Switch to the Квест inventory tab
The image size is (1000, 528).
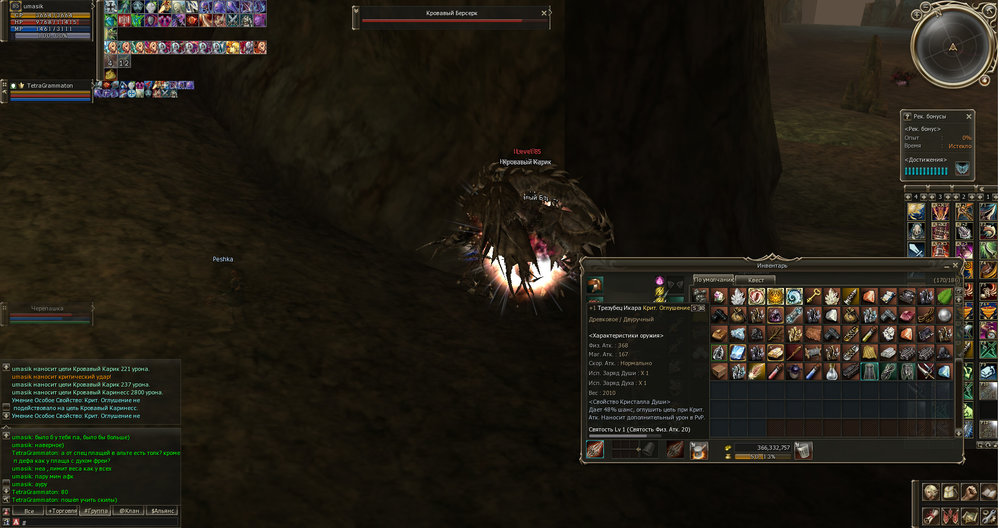point(756,280)
